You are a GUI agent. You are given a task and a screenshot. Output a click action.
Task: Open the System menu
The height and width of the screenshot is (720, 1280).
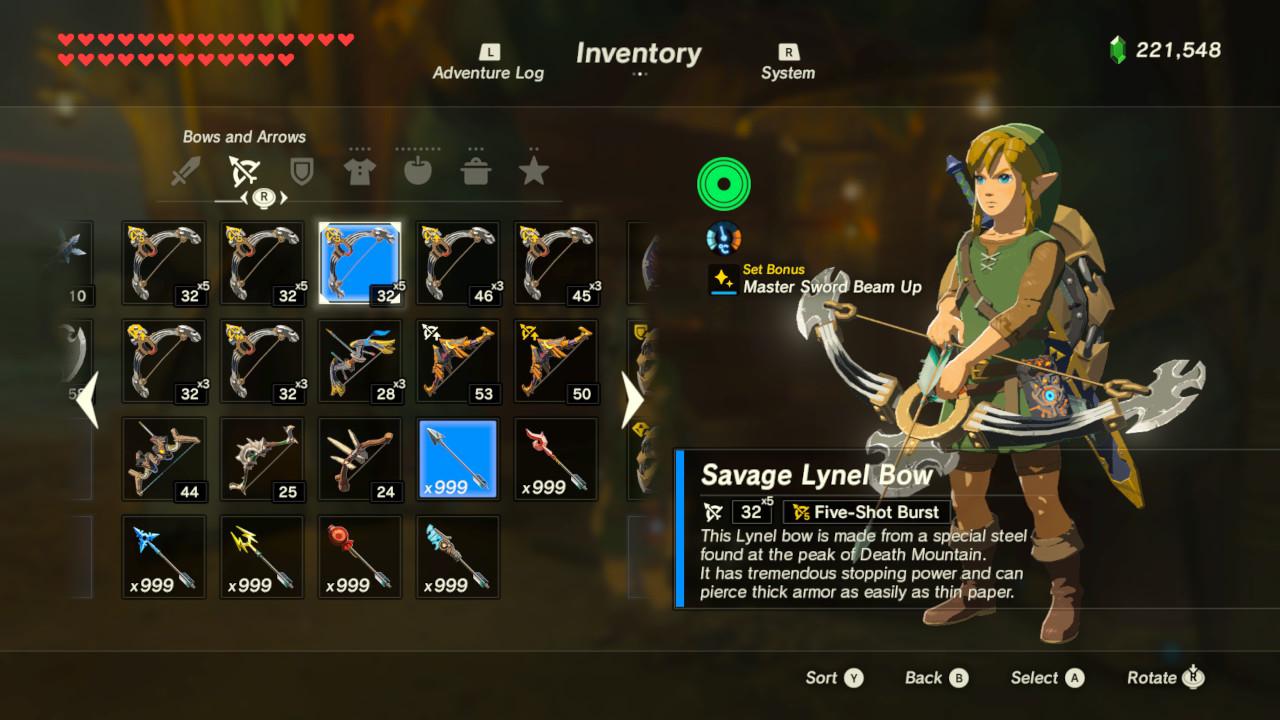[787, 62]
